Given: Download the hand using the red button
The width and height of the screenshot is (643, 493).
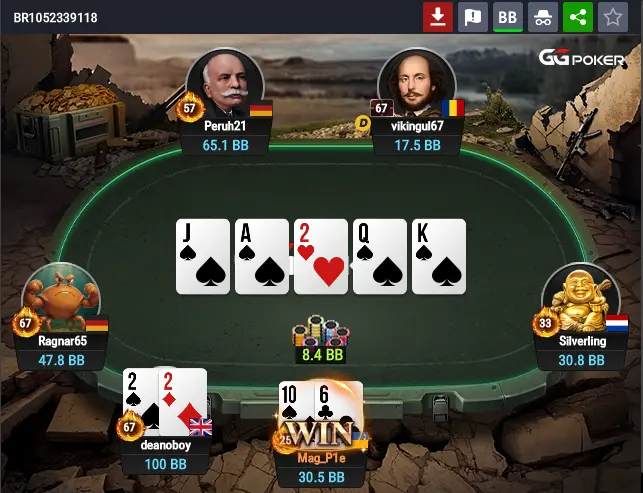Looking at the screenshot, I should coord(437,17).
